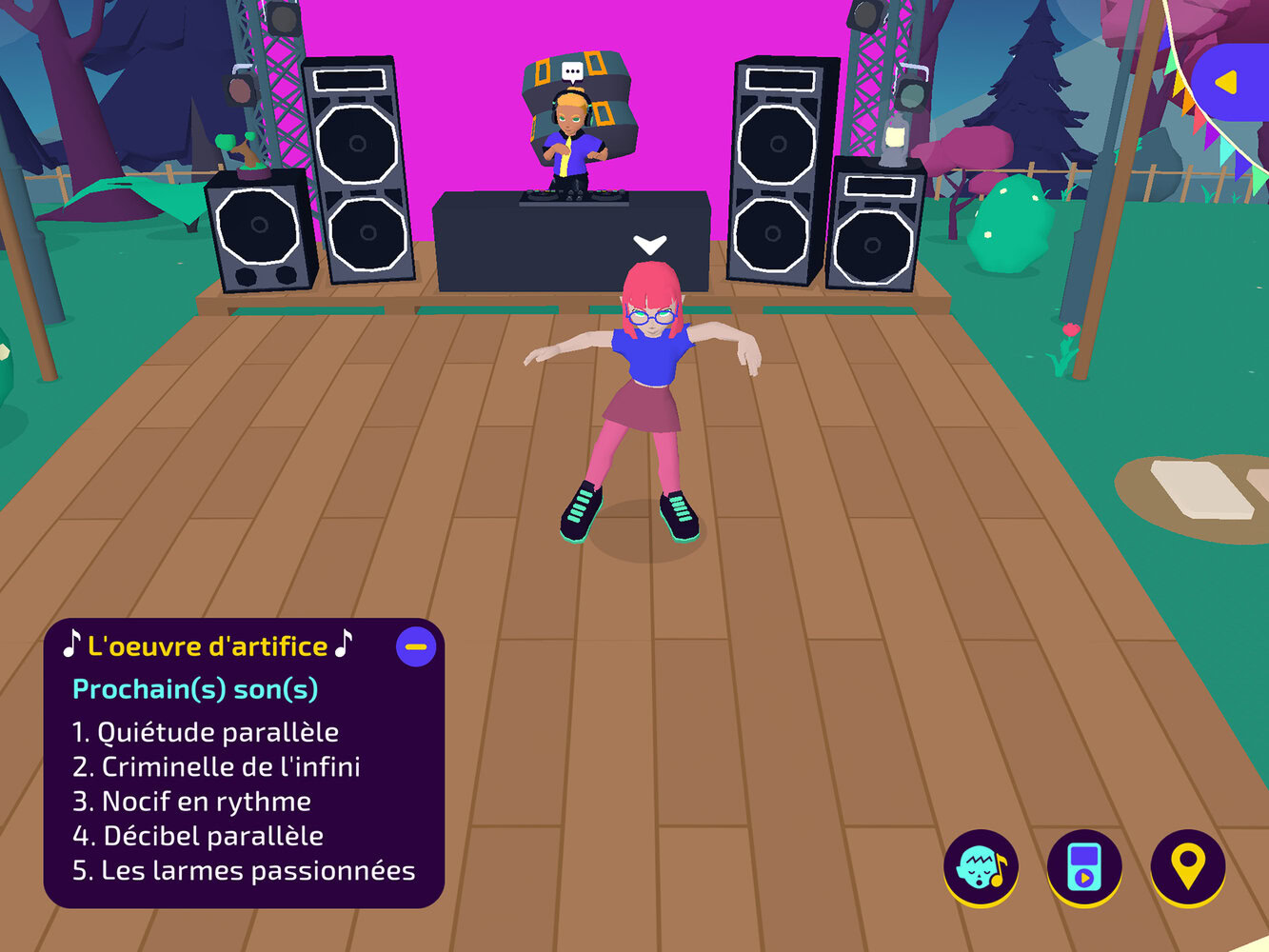Open the location pin map icon
Image resolution: width=1269 pixels, height=952 pixels.
click(1187, 866)
